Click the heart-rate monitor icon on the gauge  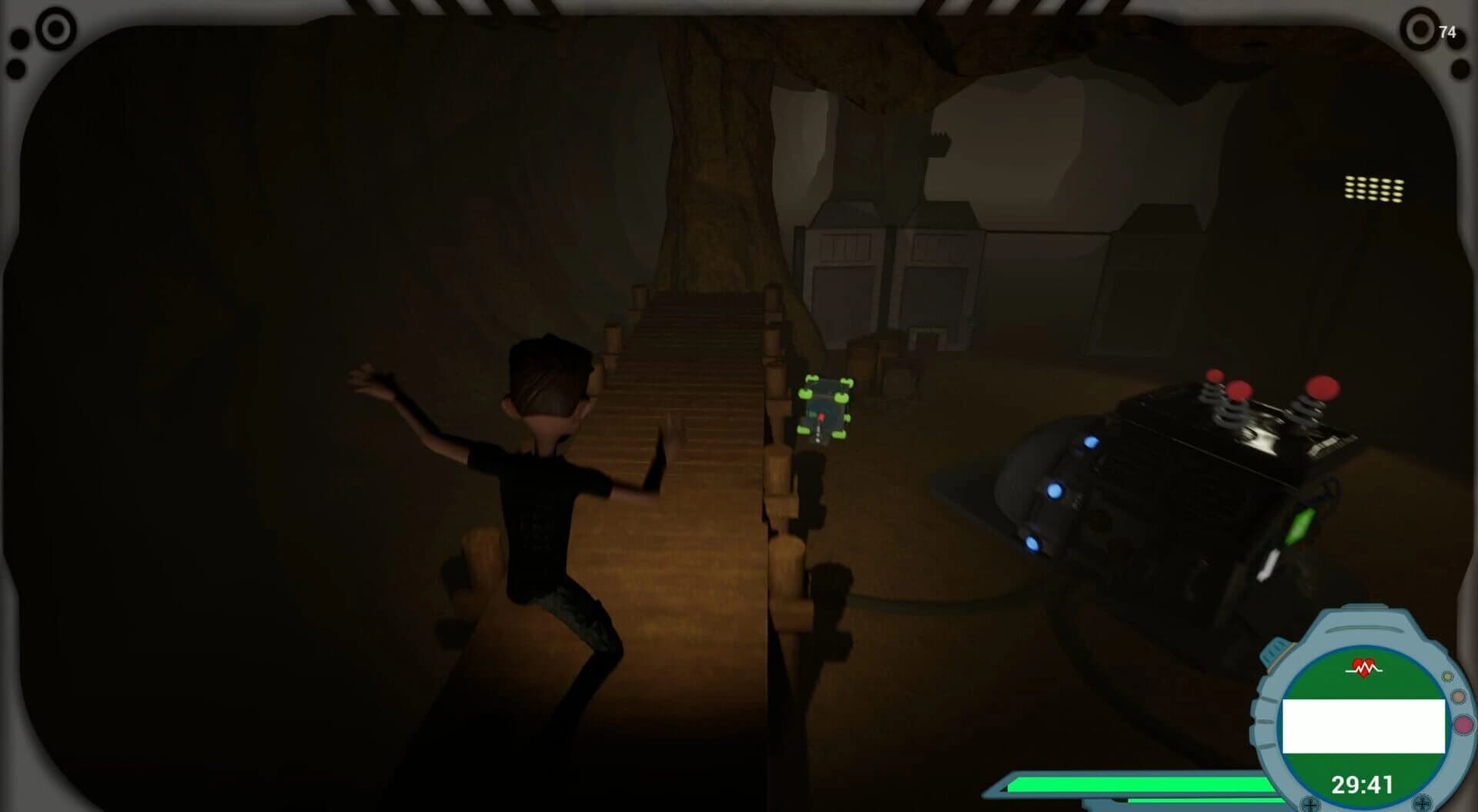coord(1363,666)
